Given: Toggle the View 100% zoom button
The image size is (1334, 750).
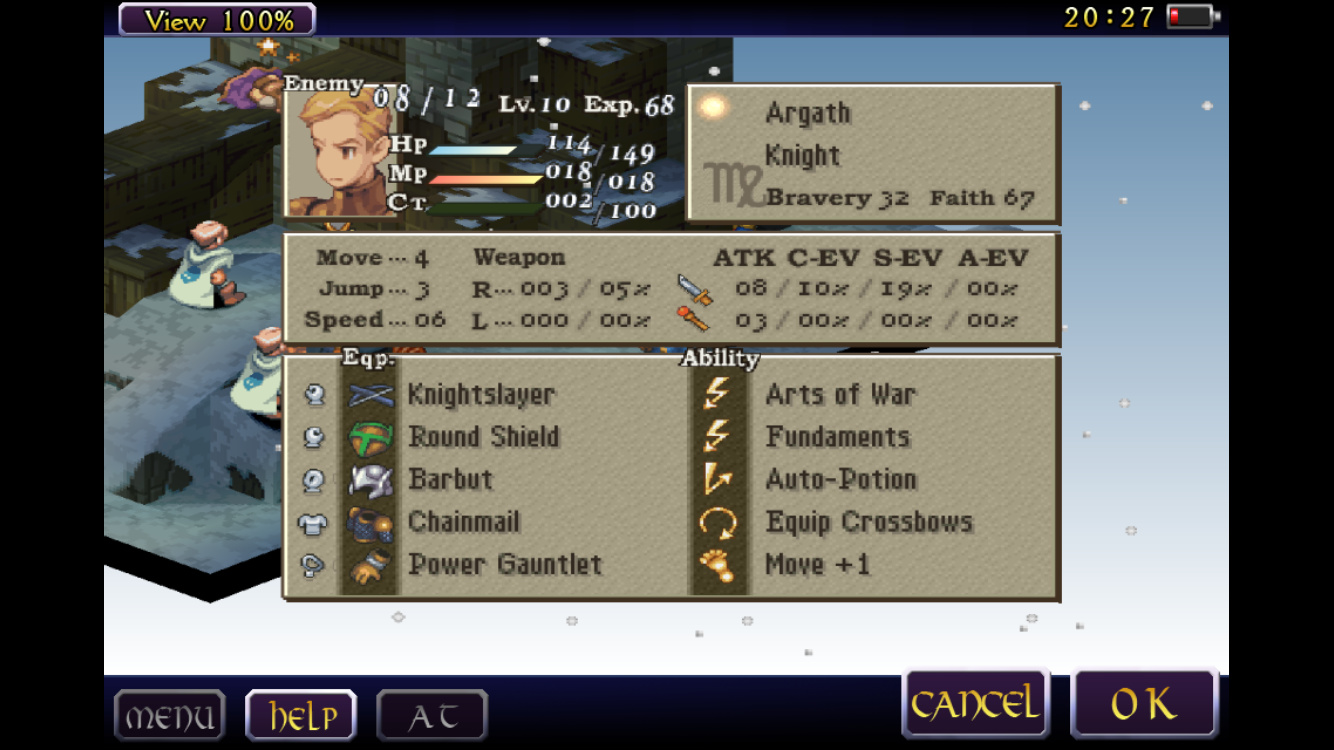Looking at the screenshot, I should (217, 19).
